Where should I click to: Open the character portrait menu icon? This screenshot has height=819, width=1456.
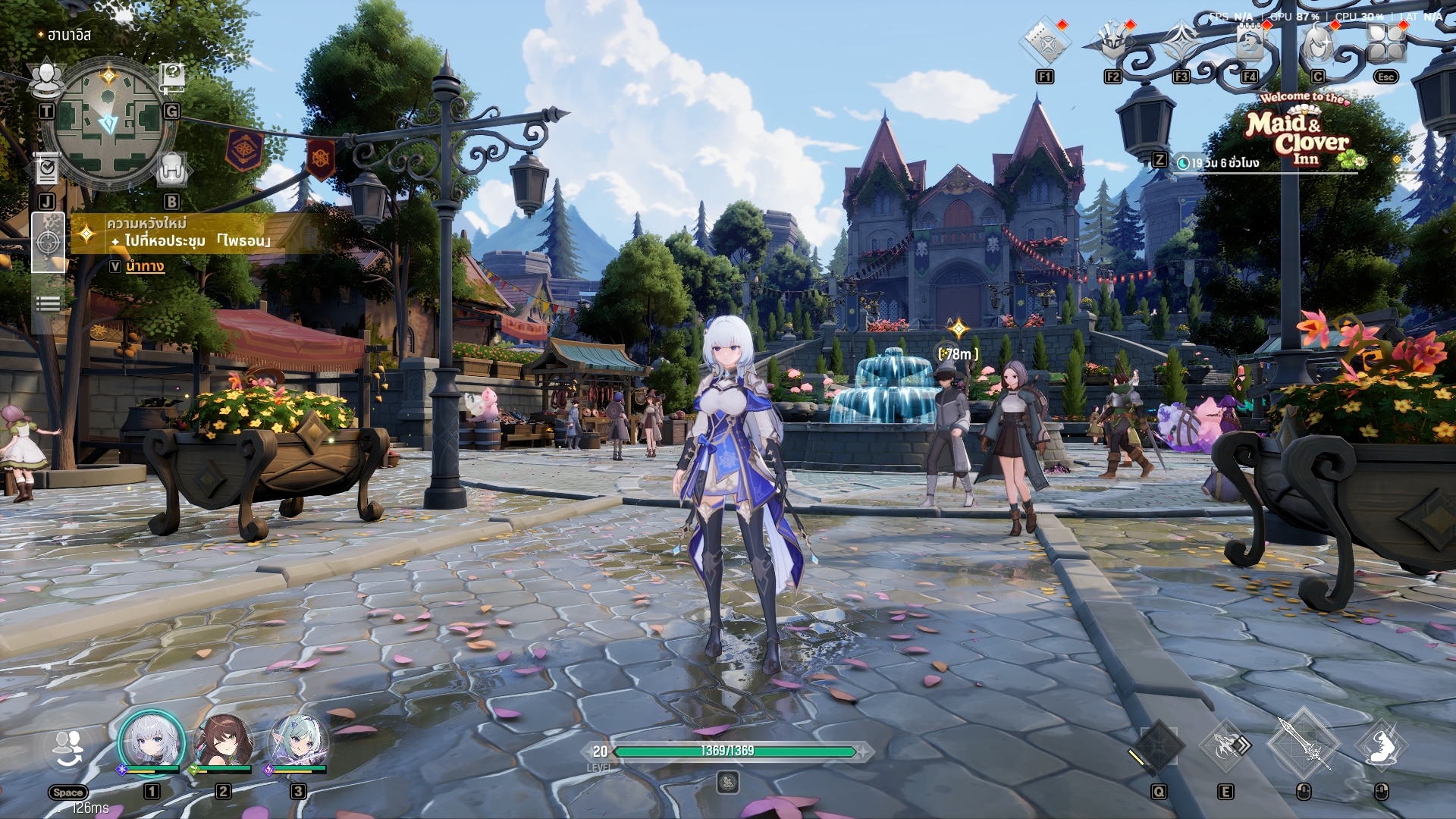[1318, 44]
